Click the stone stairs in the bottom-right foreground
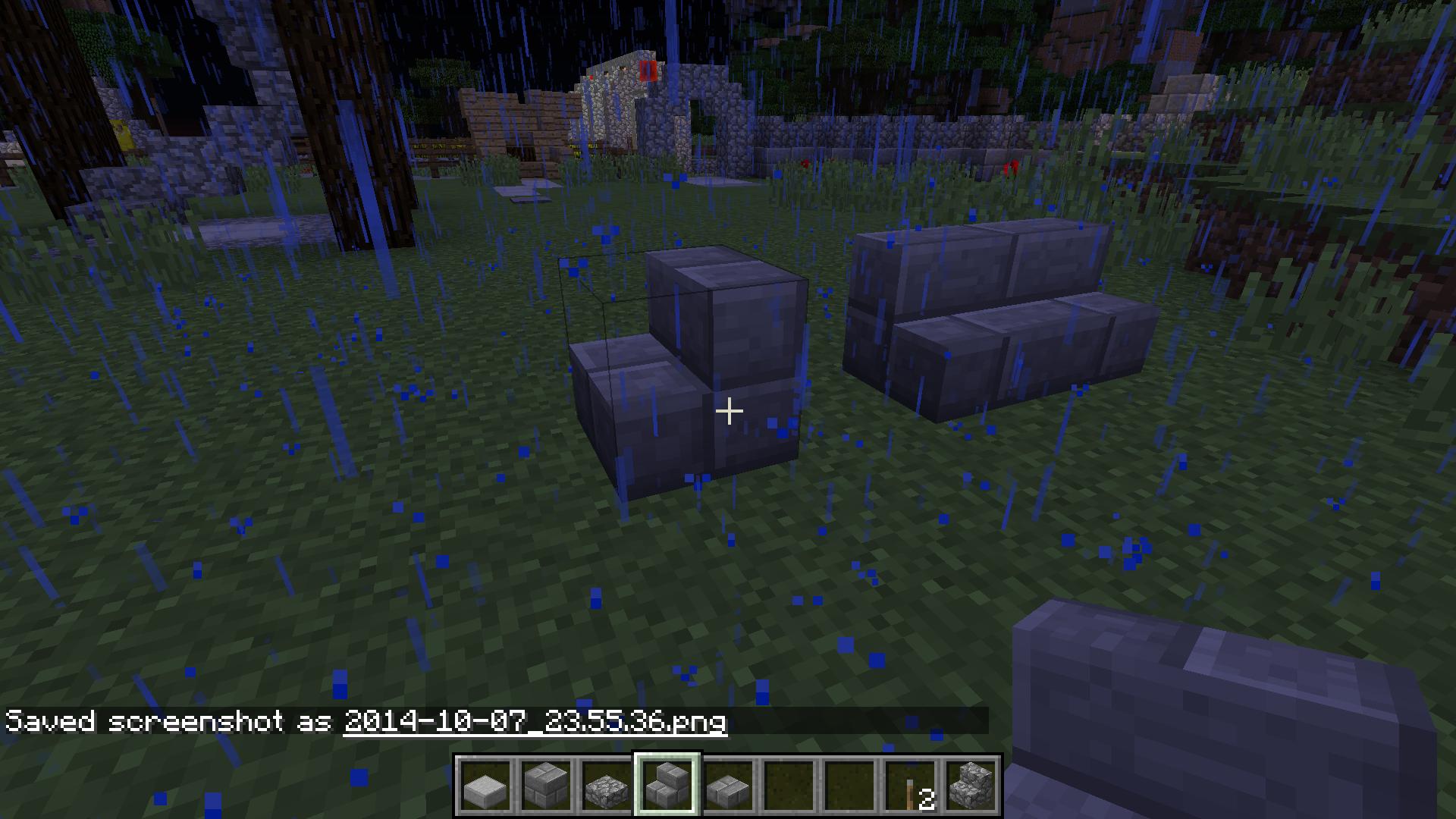The width and height of the screenshot is (1456, 819). click(1213, 705)
